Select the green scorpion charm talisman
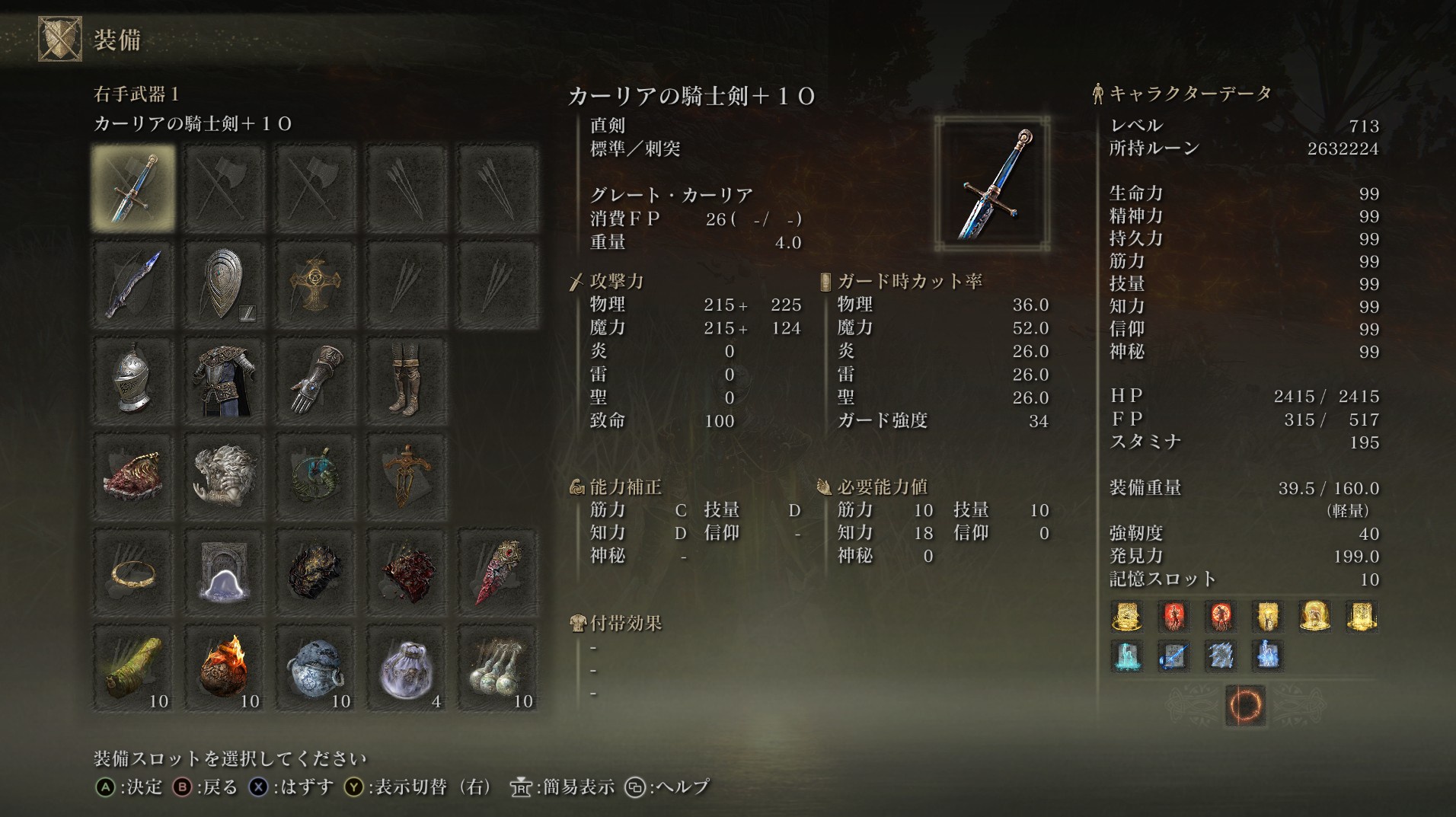Screen dimensions: 1456x817 [x=315, y=477]
